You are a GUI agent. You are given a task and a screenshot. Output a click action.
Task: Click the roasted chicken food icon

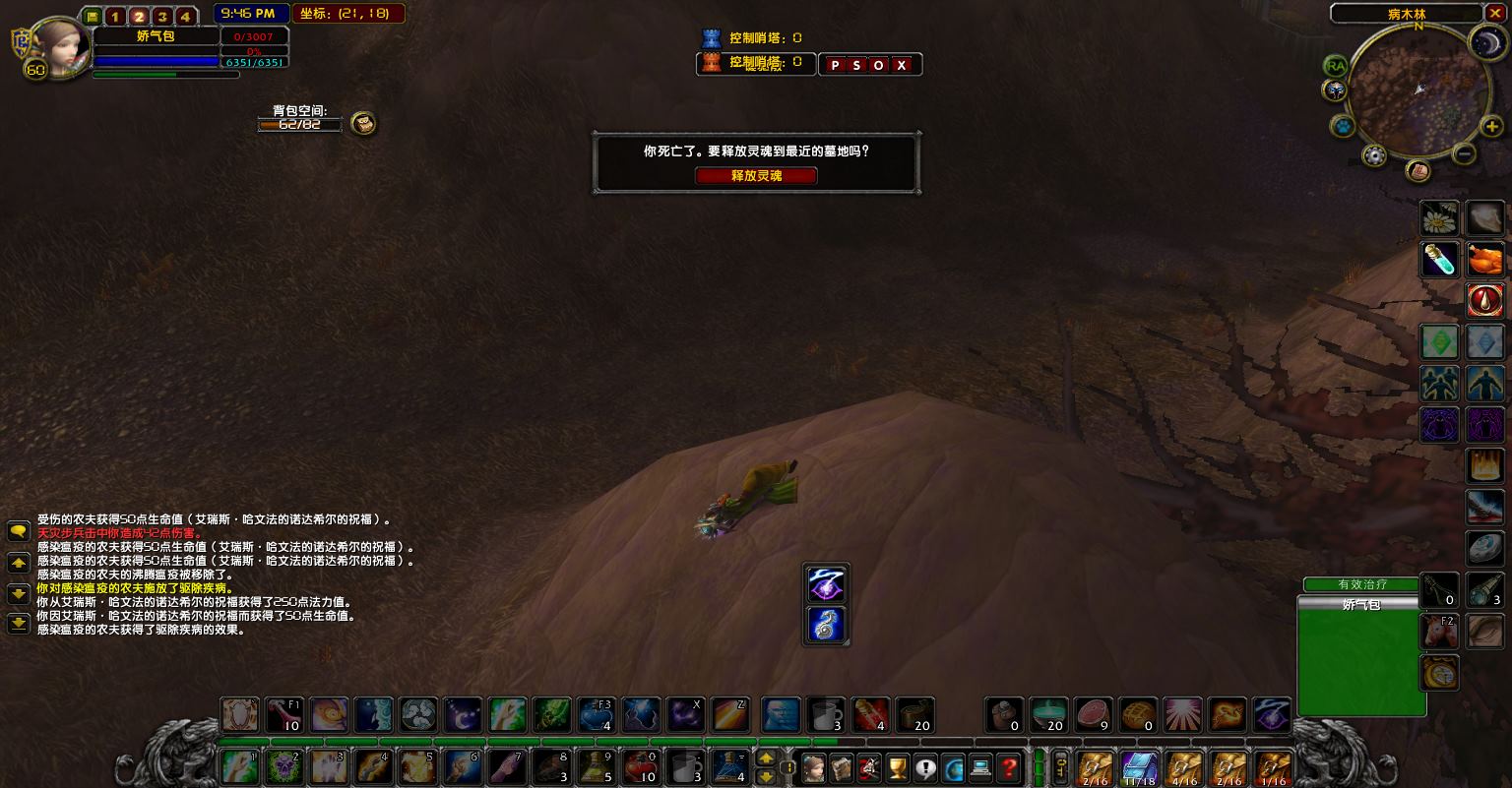tap(1484, 260)
